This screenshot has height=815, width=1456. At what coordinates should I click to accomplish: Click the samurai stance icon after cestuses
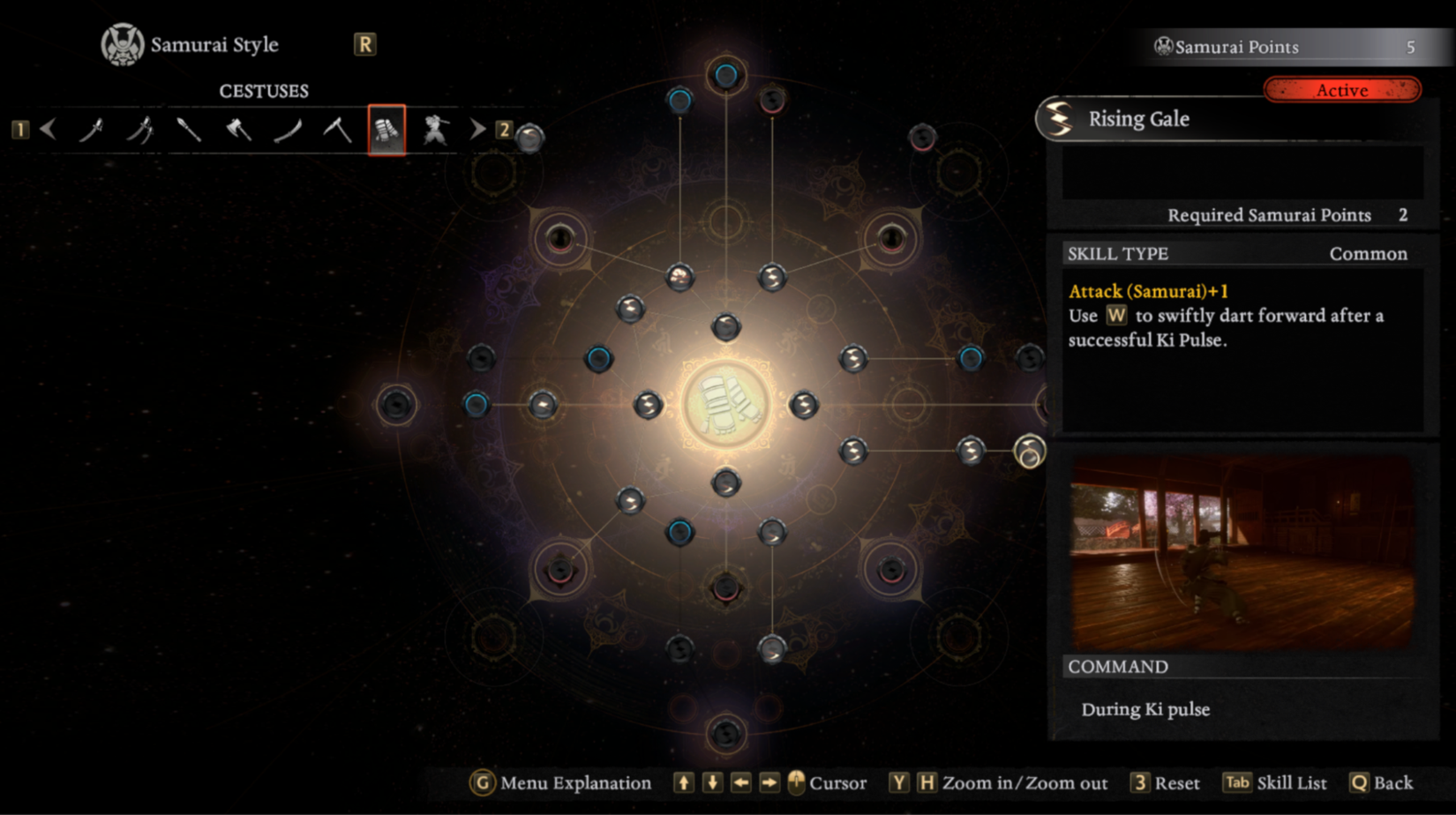435,130
